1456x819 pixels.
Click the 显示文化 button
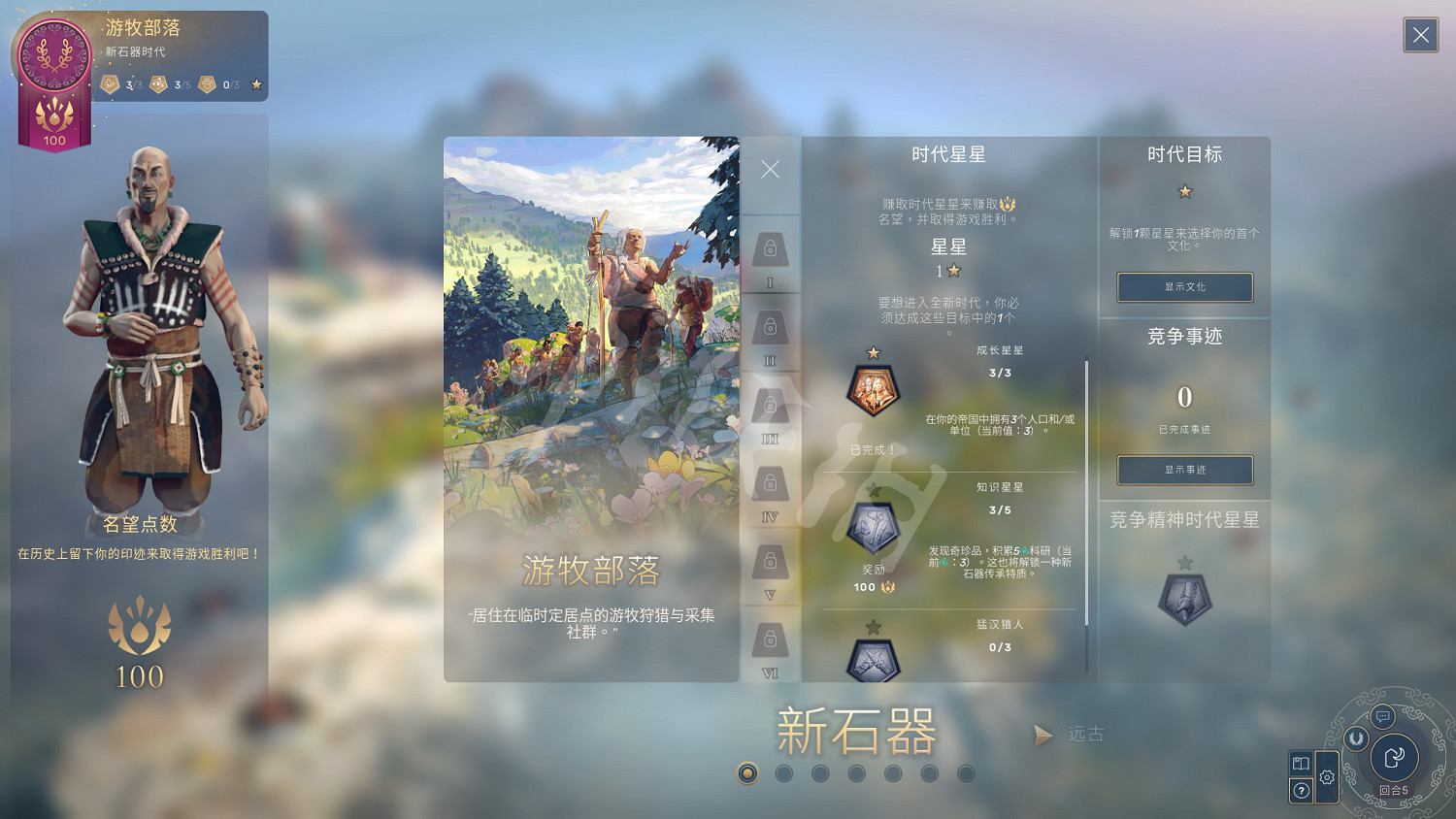click(1184, 287)
